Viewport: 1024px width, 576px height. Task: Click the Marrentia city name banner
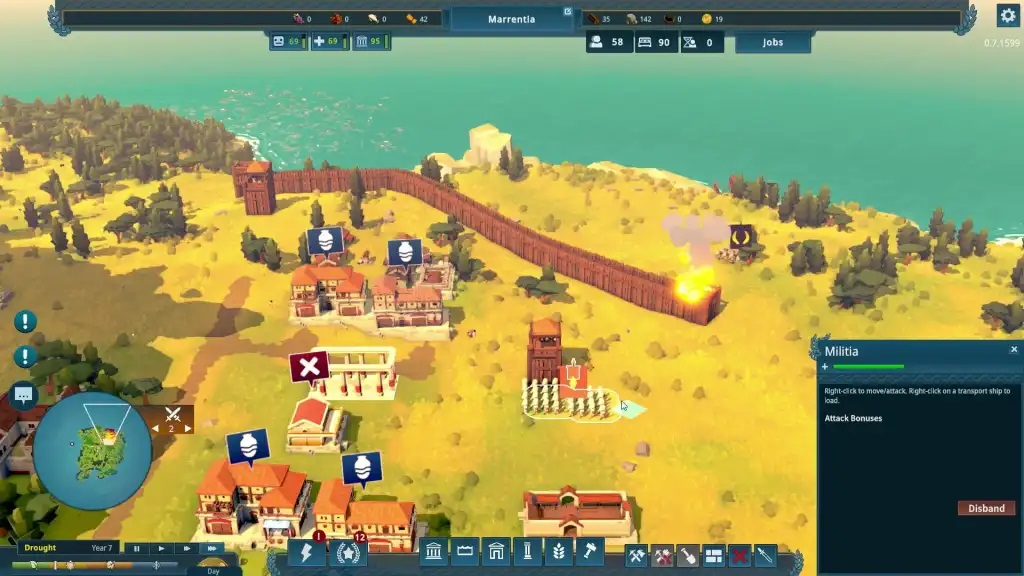(511, 19)
